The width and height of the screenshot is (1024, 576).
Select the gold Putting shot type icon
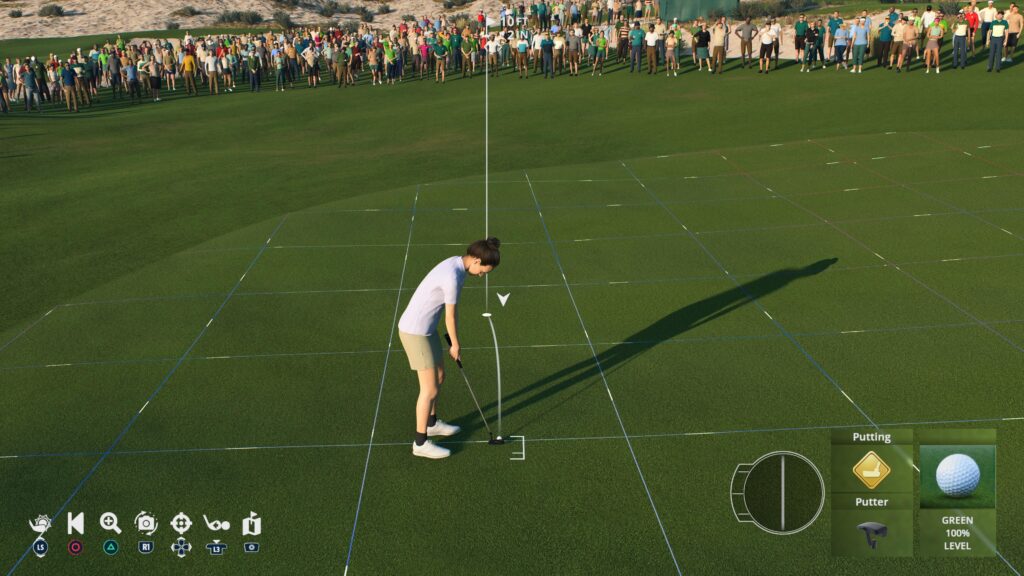(x=871, y=470)
